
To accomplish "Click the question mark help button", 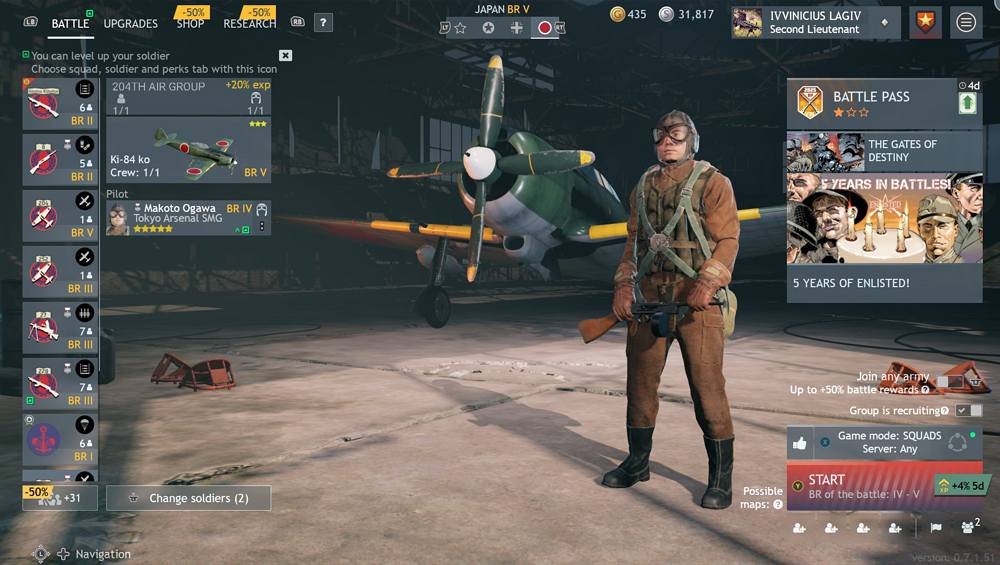I will click(323, 22).
